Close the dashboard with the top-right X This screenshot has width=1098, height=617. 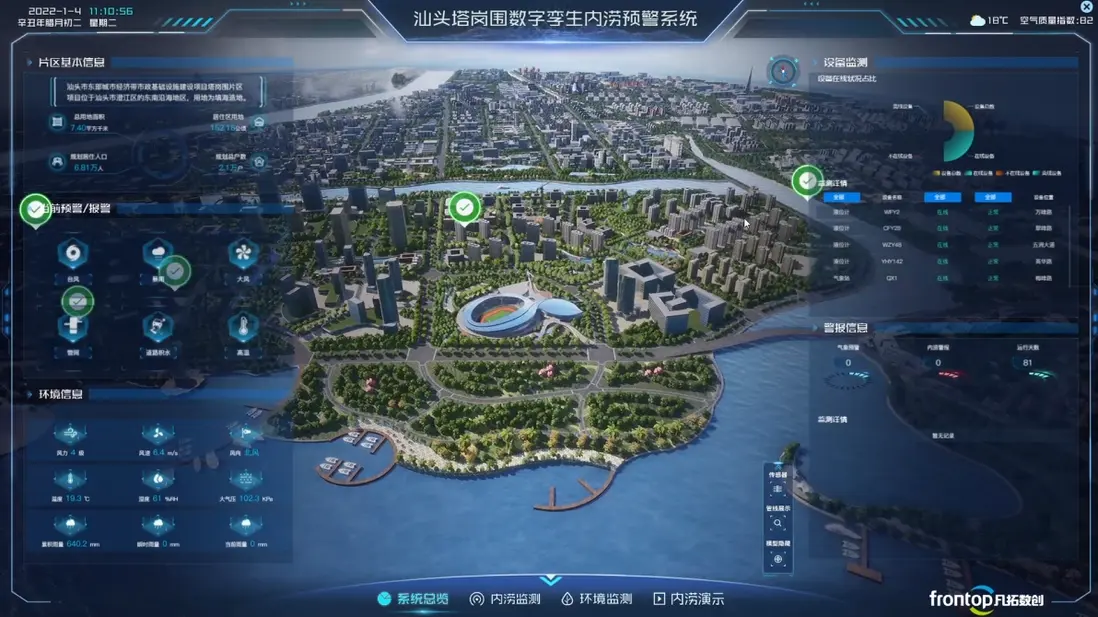point(1087,7)
